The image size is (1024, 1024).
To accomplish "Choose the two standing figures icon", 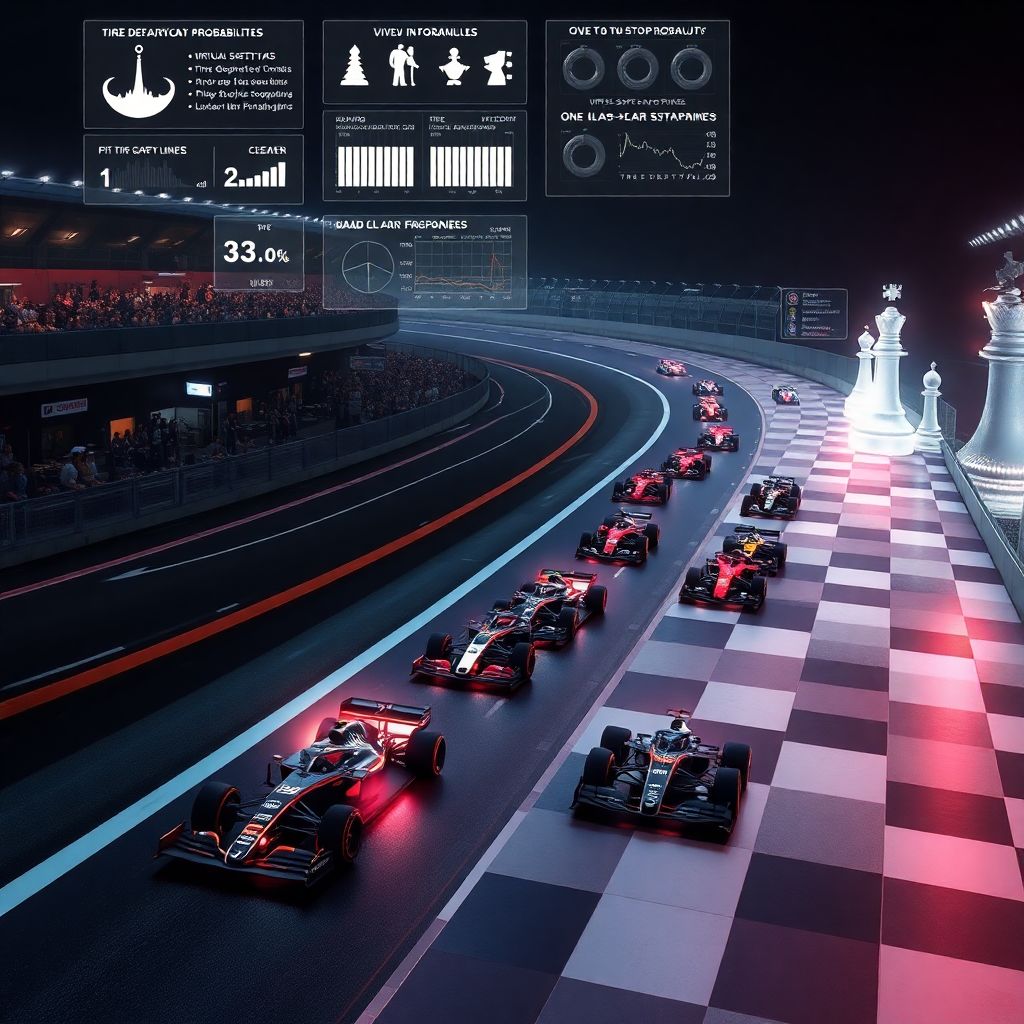I will pyautogui.click(x=403, y=66).
